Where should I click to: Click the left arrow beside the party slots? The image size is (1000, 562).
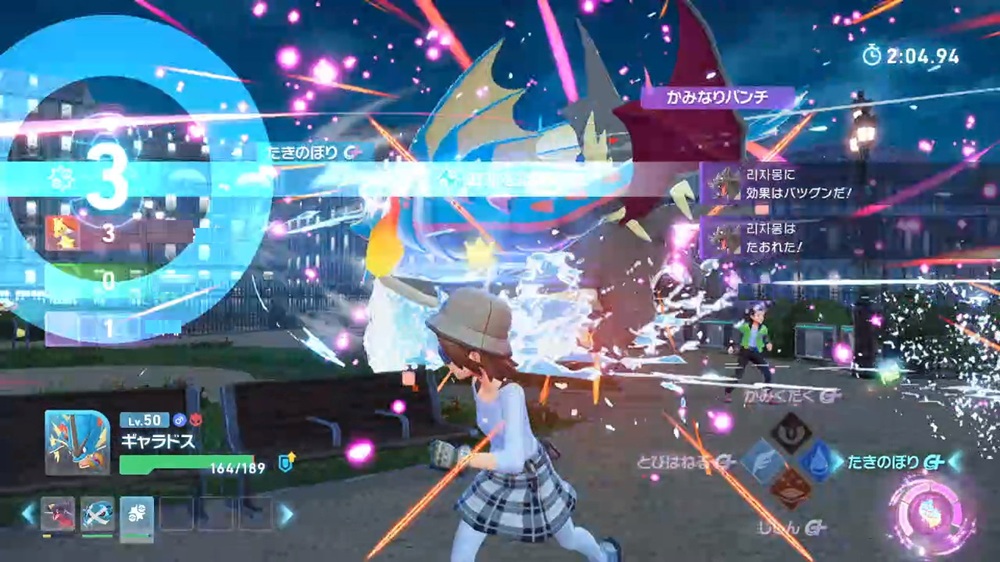[x=28, y=515]
